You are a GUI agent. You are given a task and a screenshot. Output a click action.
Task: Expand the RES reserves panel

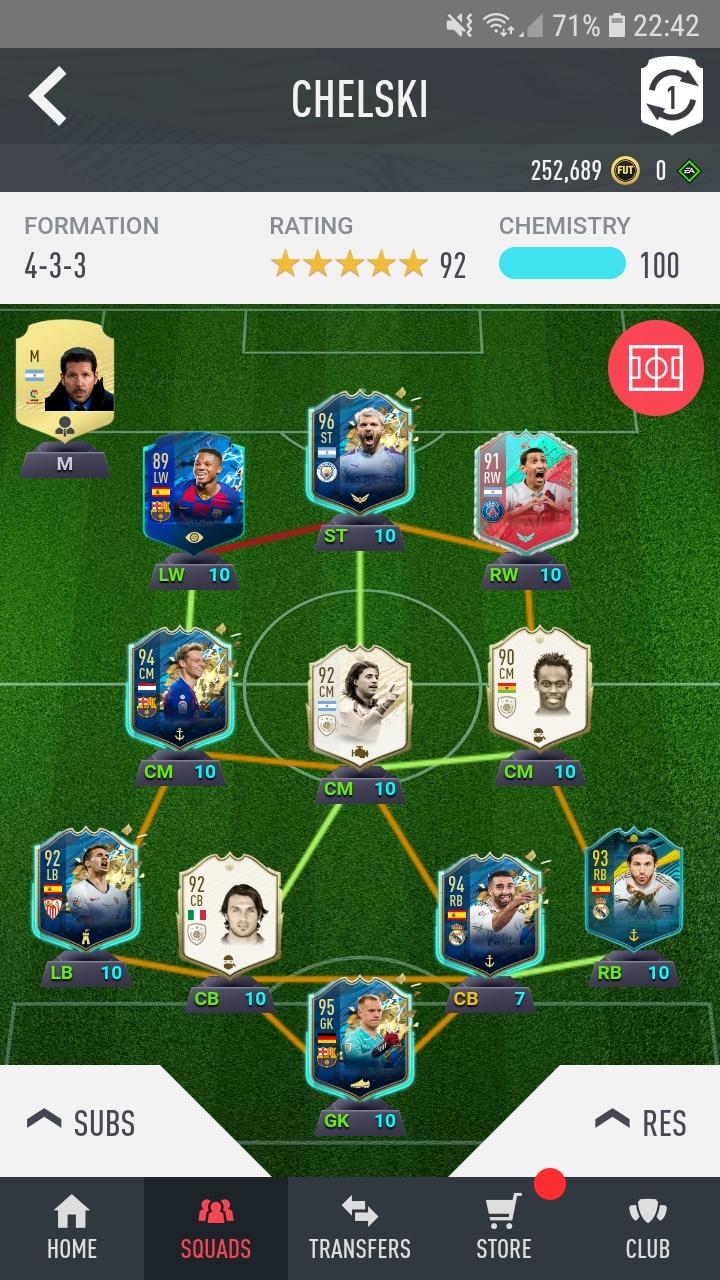click(640, 1123)
